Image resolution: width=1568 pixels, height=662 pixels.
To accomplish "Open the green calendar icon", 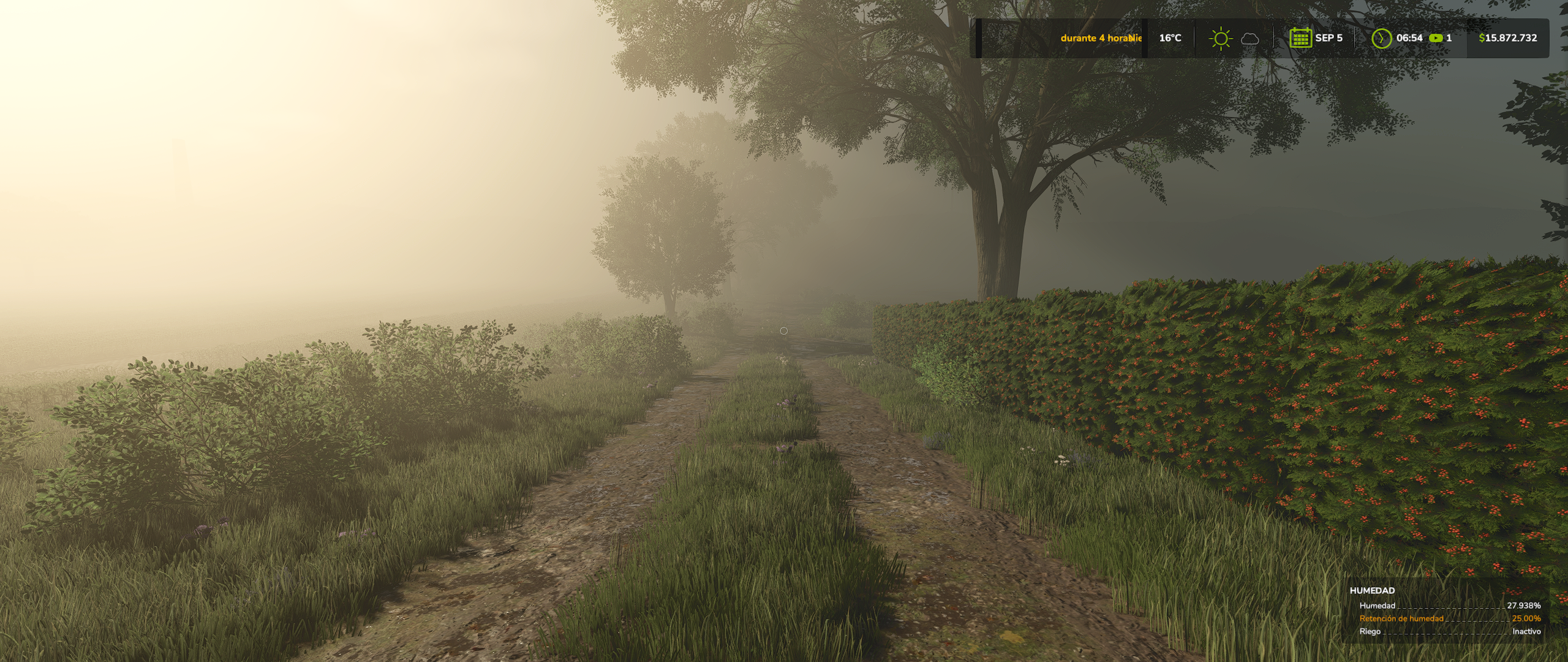I will click(1300, 38).
